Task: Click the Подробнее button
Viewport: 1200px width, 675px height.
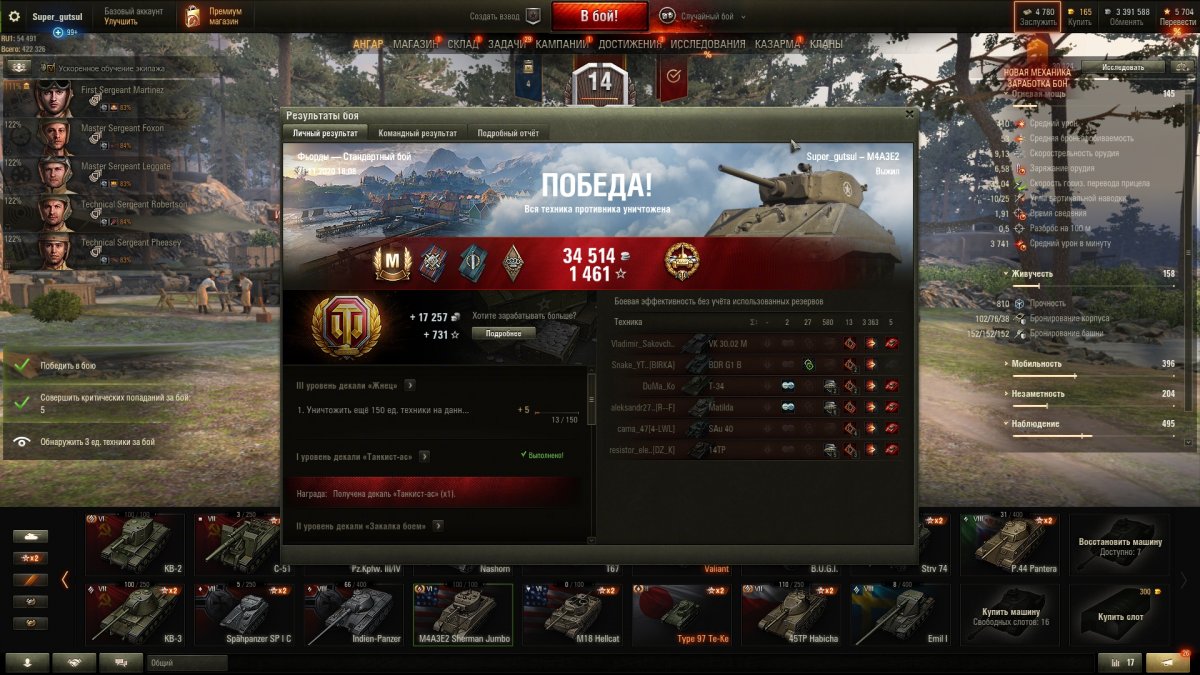Action: tap(503, 333)
